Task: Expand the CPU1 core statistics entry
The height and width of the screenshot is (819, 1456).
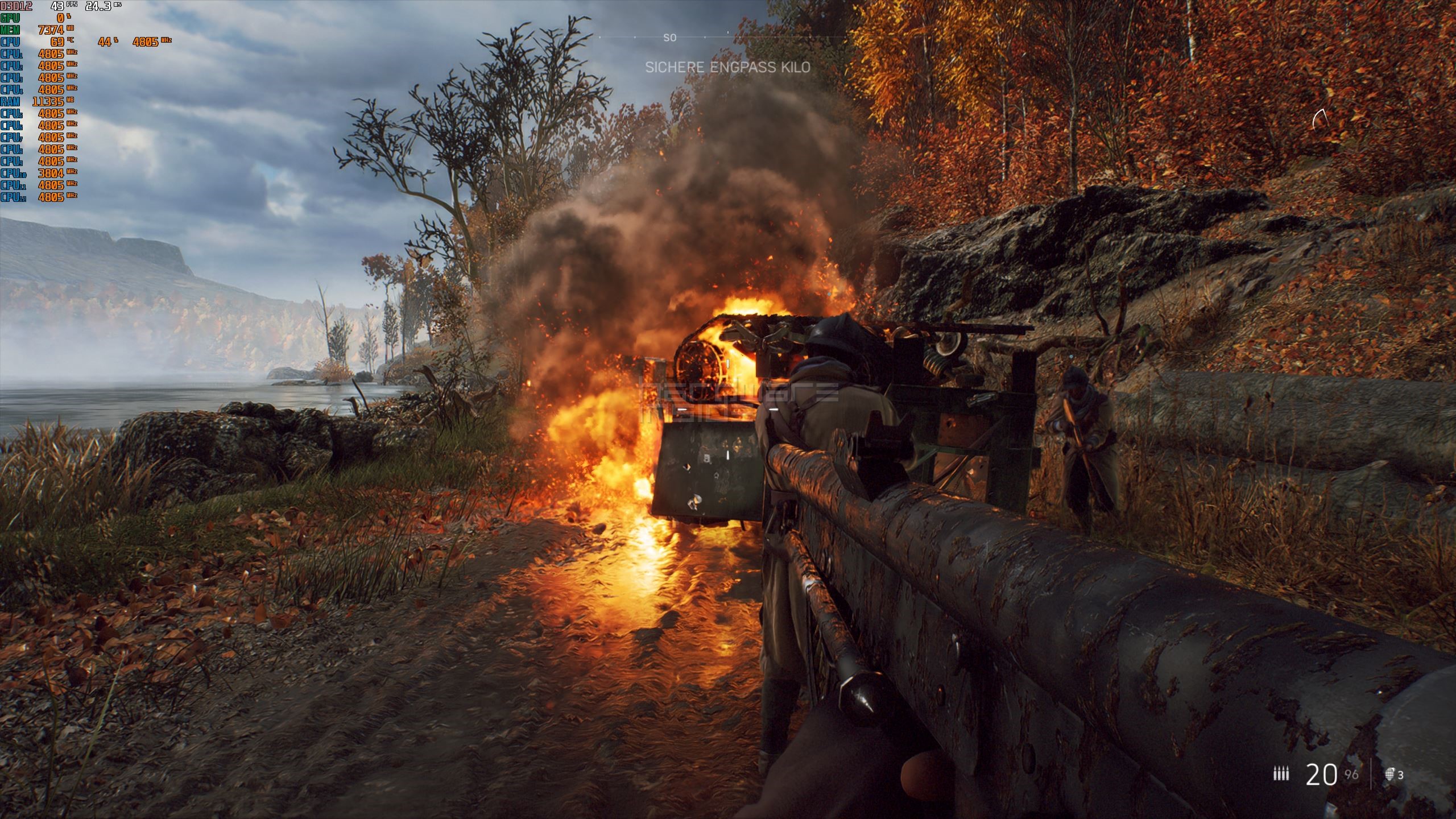Action: pos(13,54)
